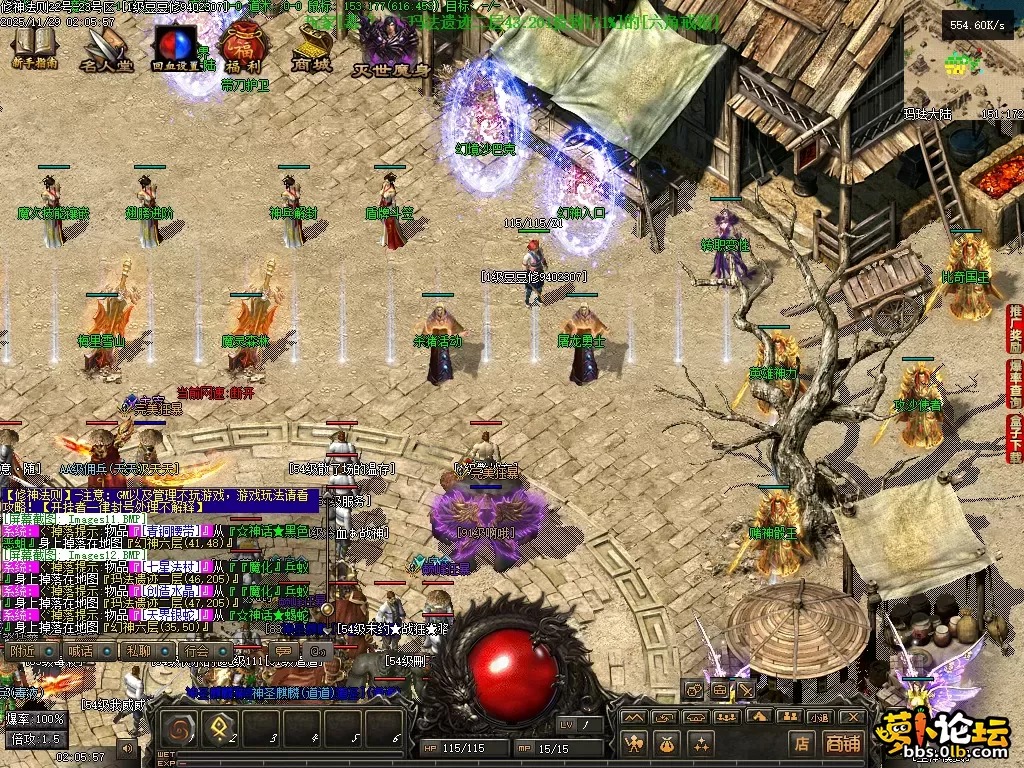Click the 店 shop button
Screen dimensions: 1024x768
point(802,743)
